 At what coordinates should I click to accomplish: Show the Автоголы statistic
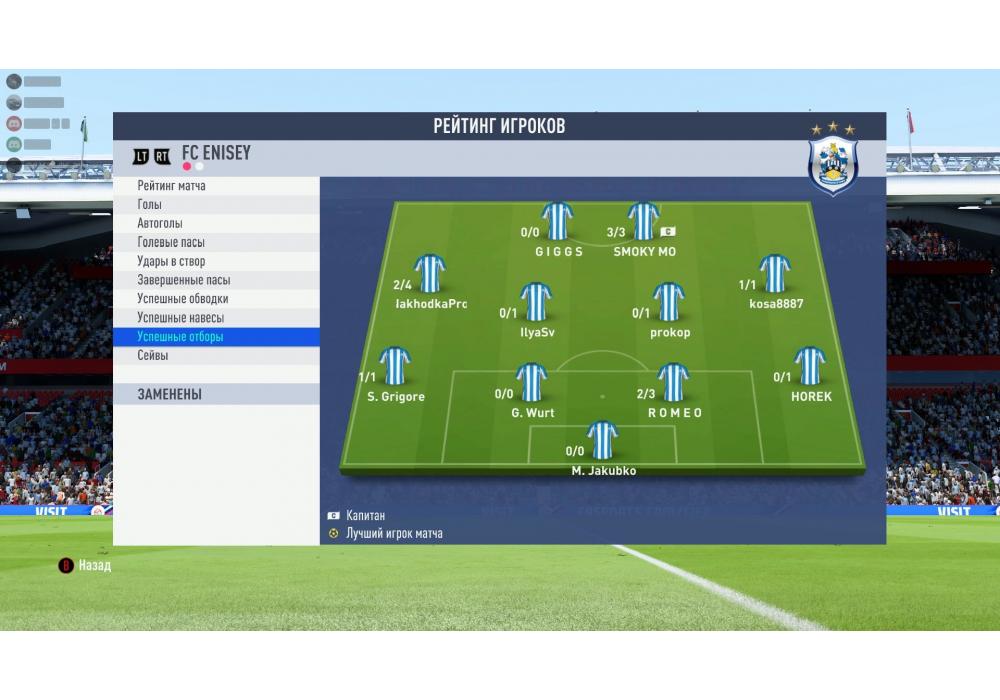coord(216,224)
